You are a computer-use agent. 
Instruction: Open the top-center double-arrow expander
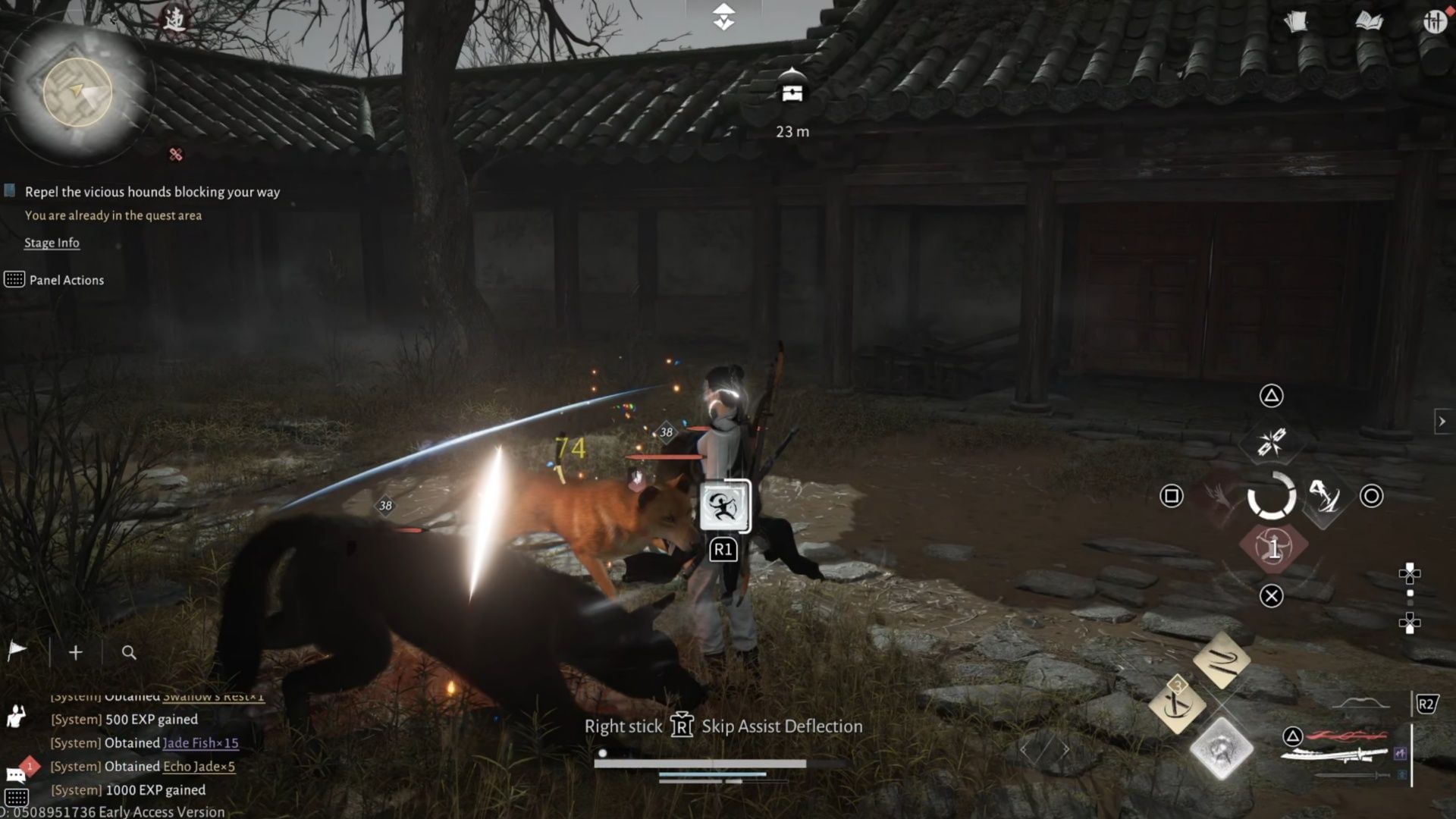coord(724,17)
